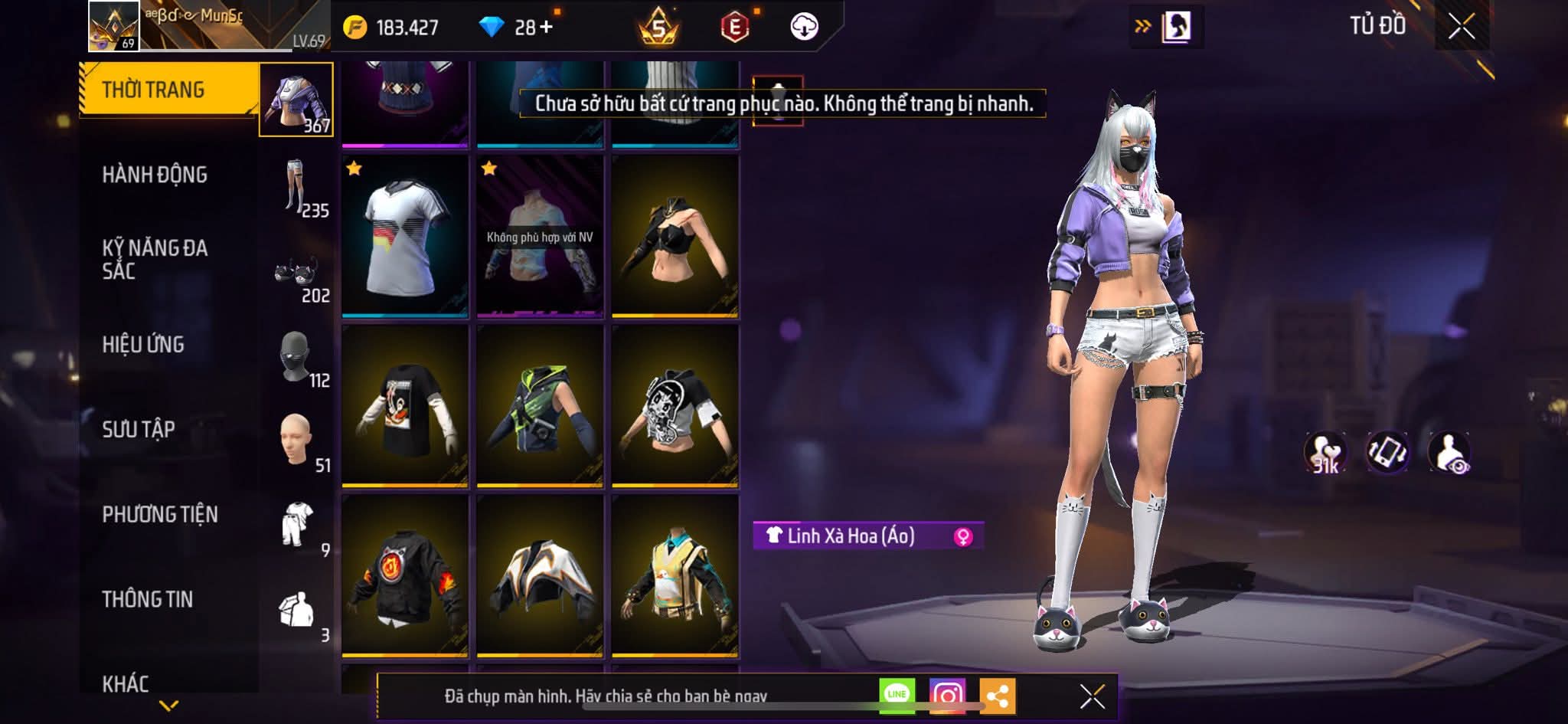Dismiss the screenshot share banner
The image size is (1568, 724).
point(1092,696)
